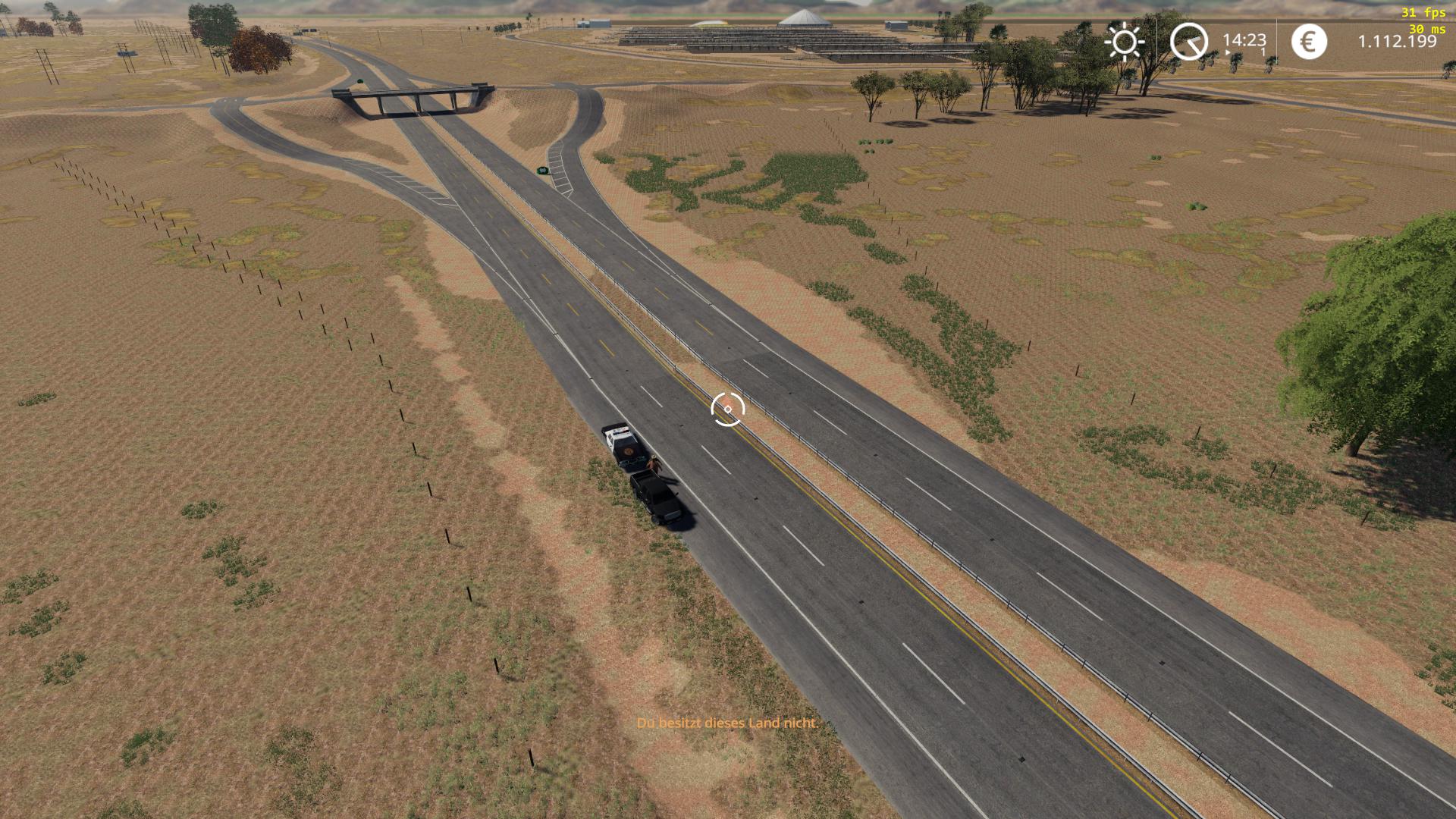
Task: Select the game clock icon
Action: coord(1188,41)
